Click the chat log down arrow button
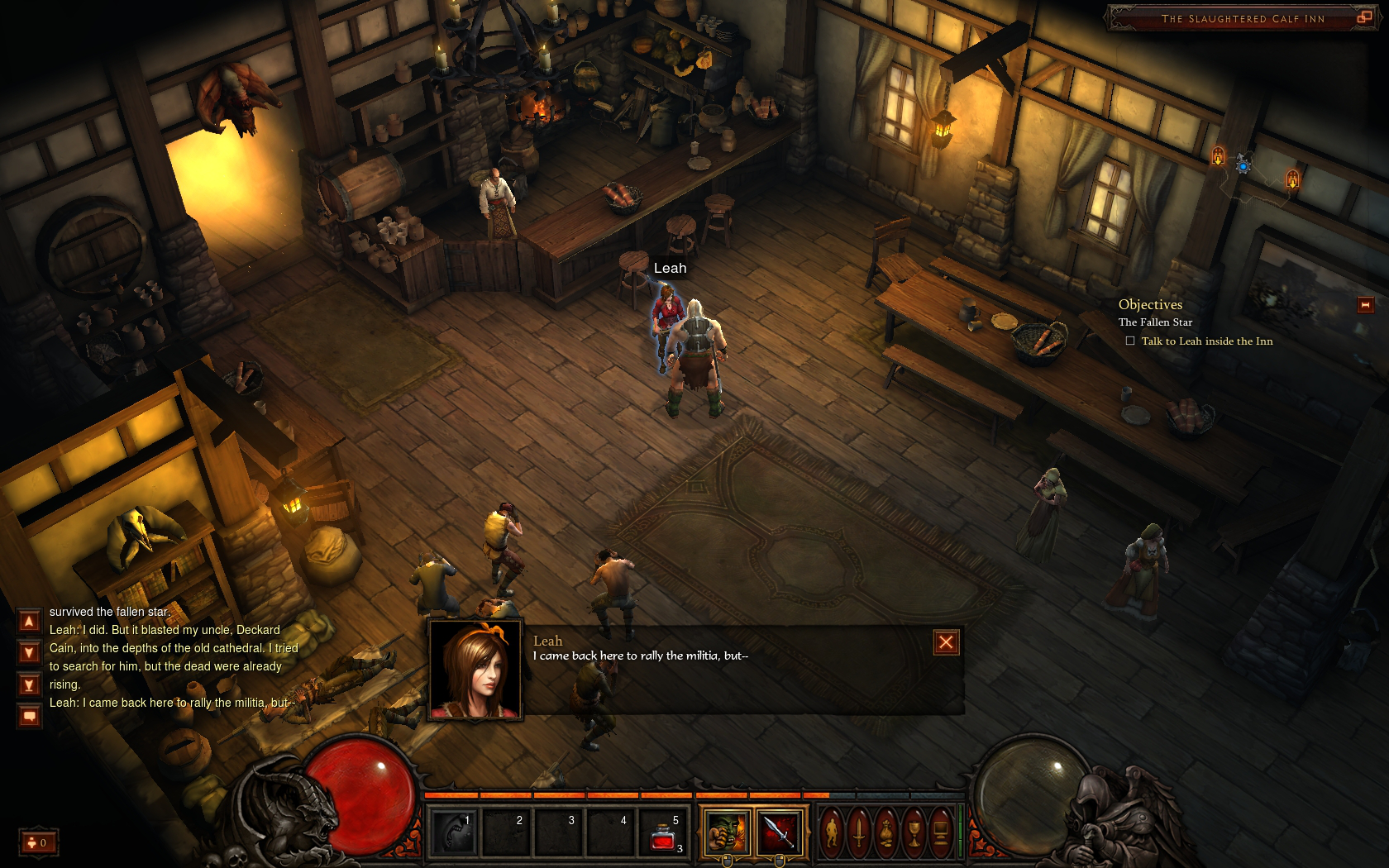1389x868 pixels. (x=29, y=653)
